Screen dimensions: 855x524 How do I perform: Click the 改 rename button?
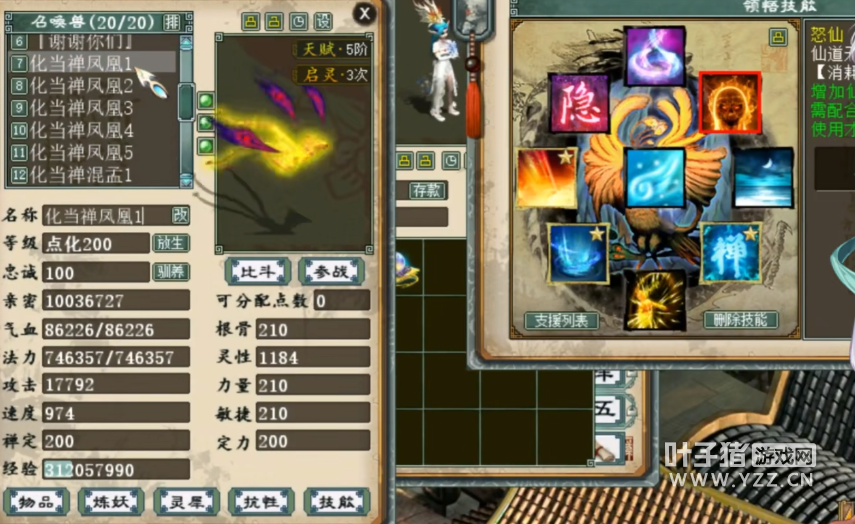click(180, 215)
